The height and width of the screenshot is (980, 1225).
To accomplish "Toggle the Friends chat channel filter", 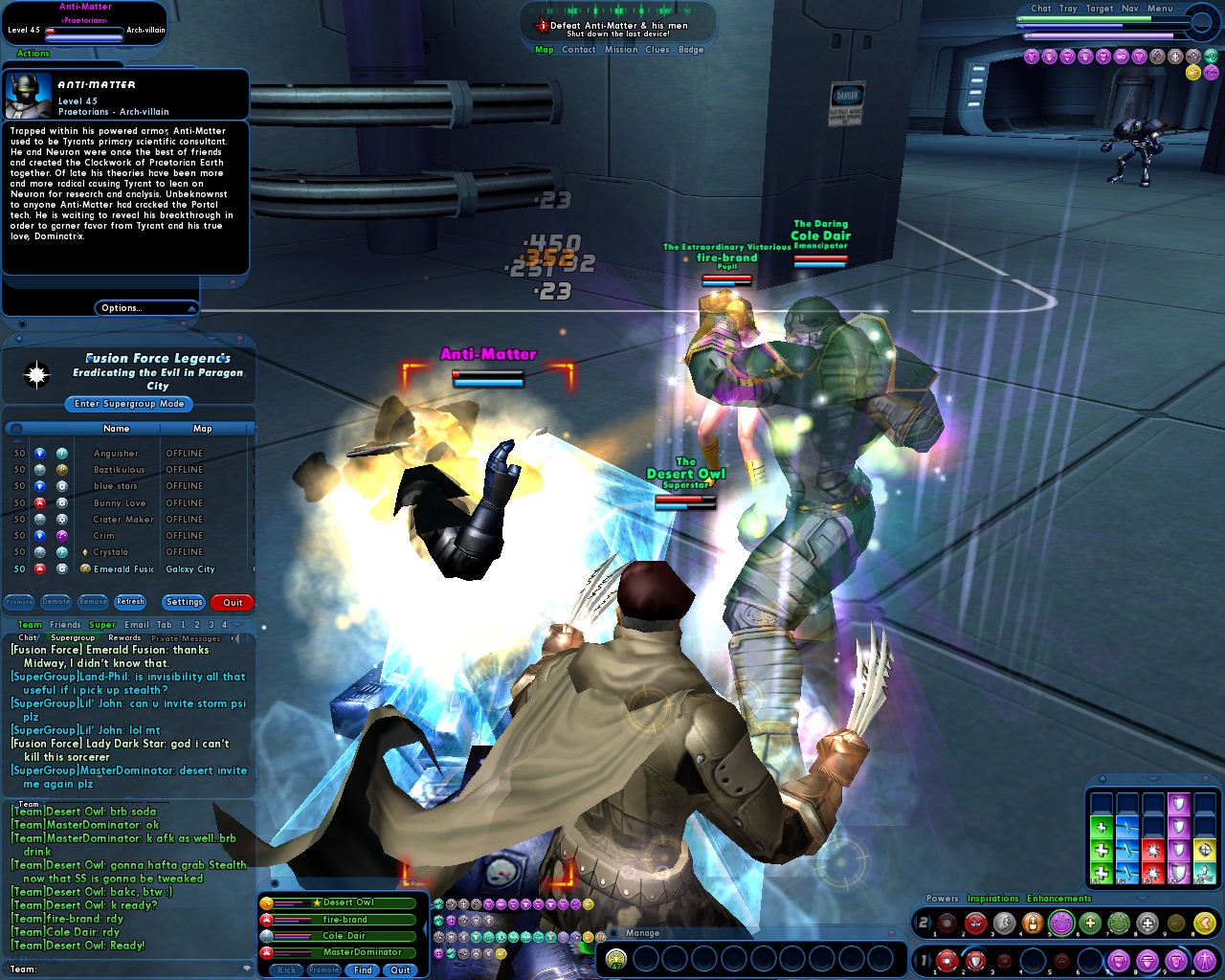I will tap(66, 625).
